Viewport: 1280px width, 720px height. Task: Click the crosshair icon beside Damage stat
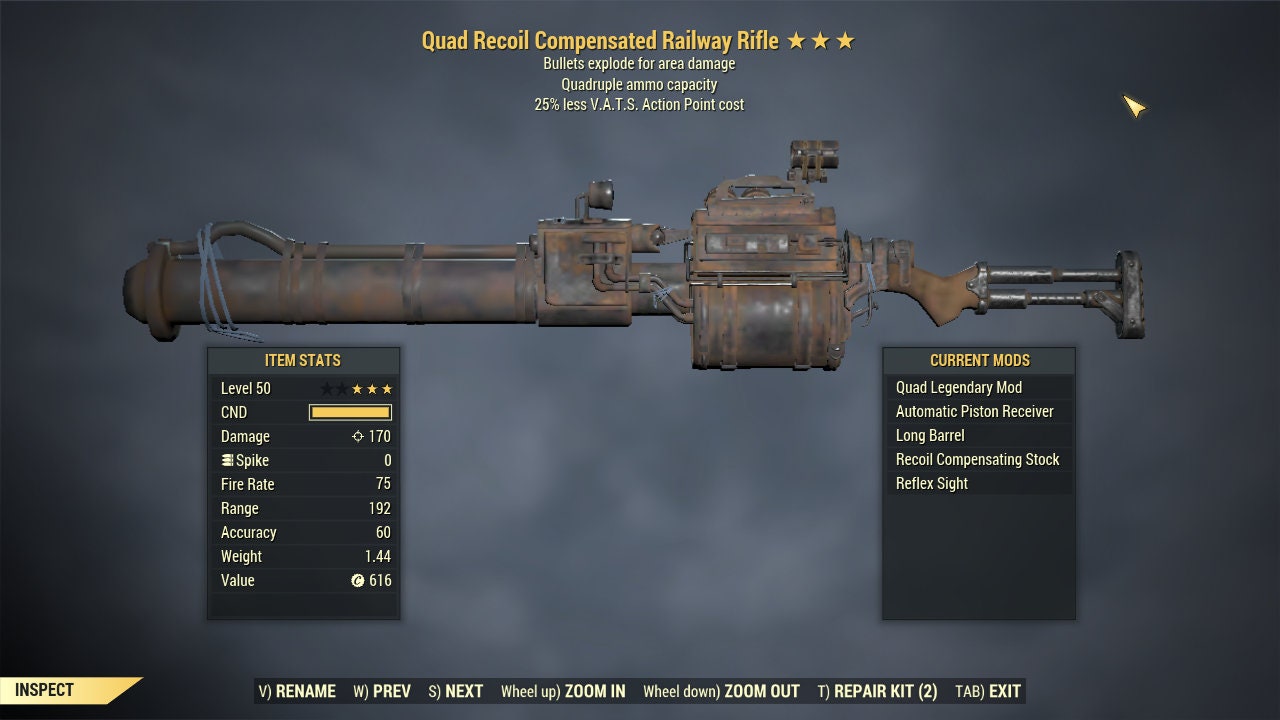[359, 436]
